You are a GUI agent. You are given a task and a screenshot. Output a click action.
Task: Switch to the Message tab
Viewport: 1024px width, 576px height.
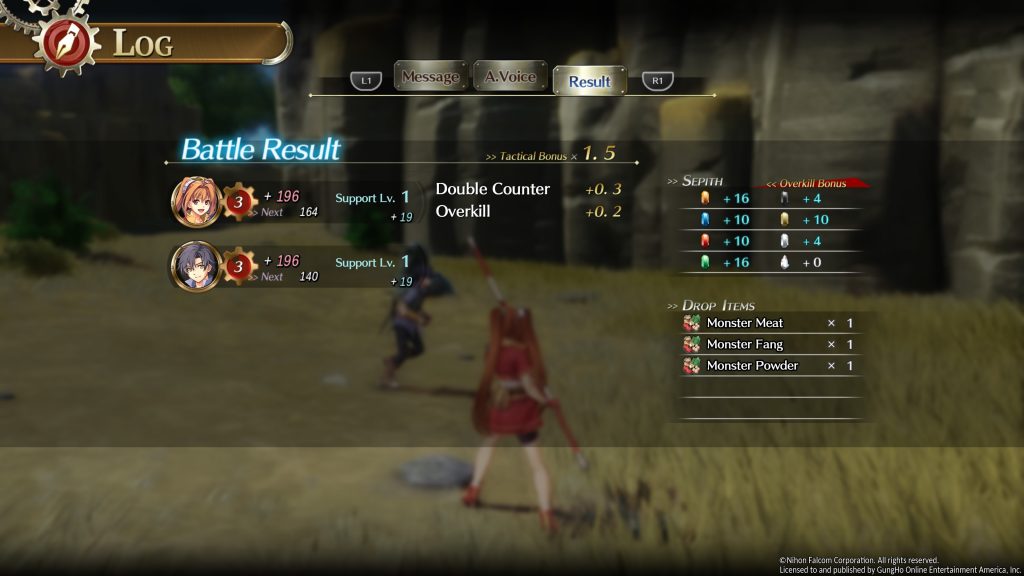430,77
